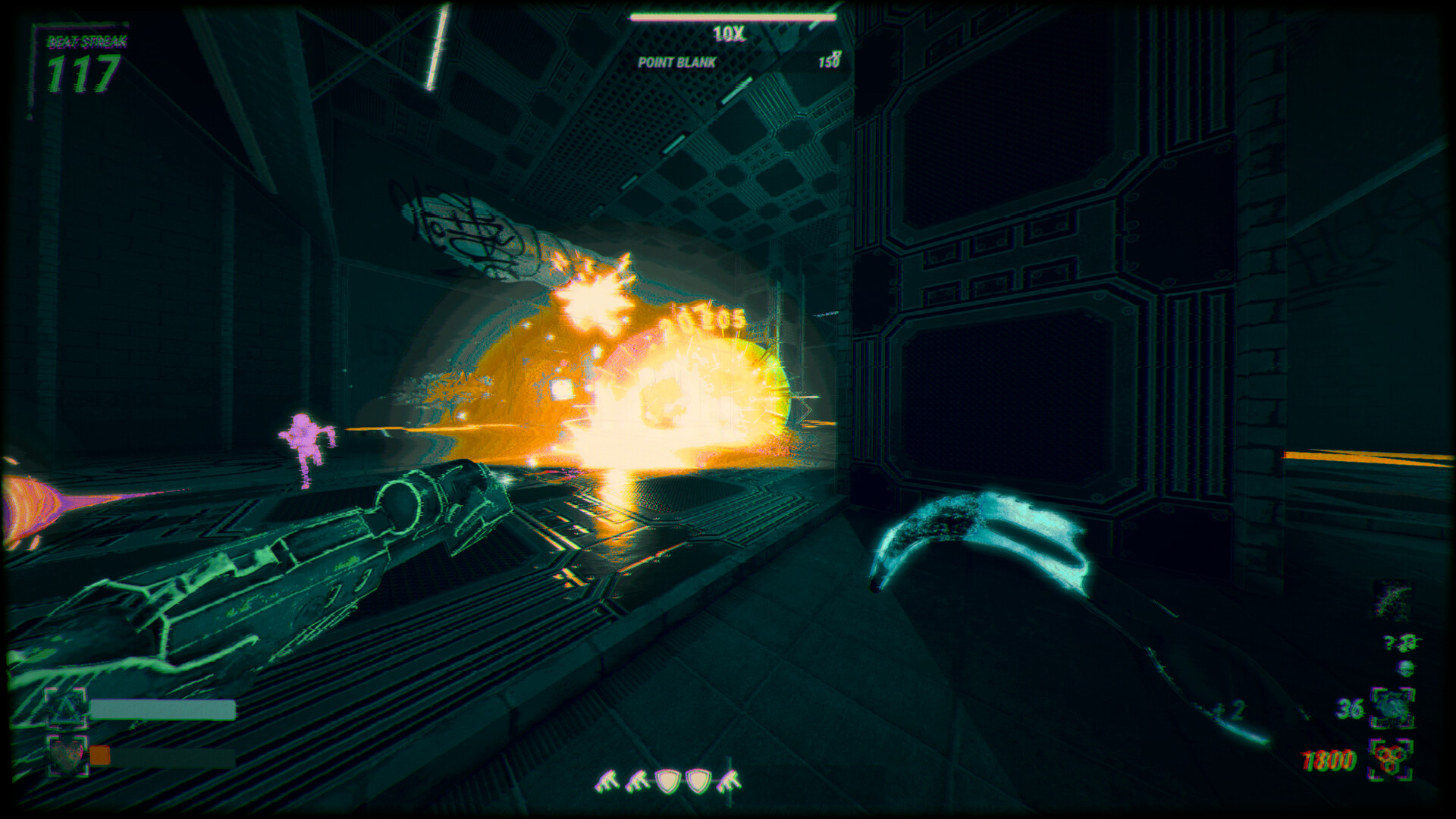Toggle the first shield charge icon at bottom center
The height and width of the screenshot is (819, 1456).
pyautogui.click(x=668, y=781)
